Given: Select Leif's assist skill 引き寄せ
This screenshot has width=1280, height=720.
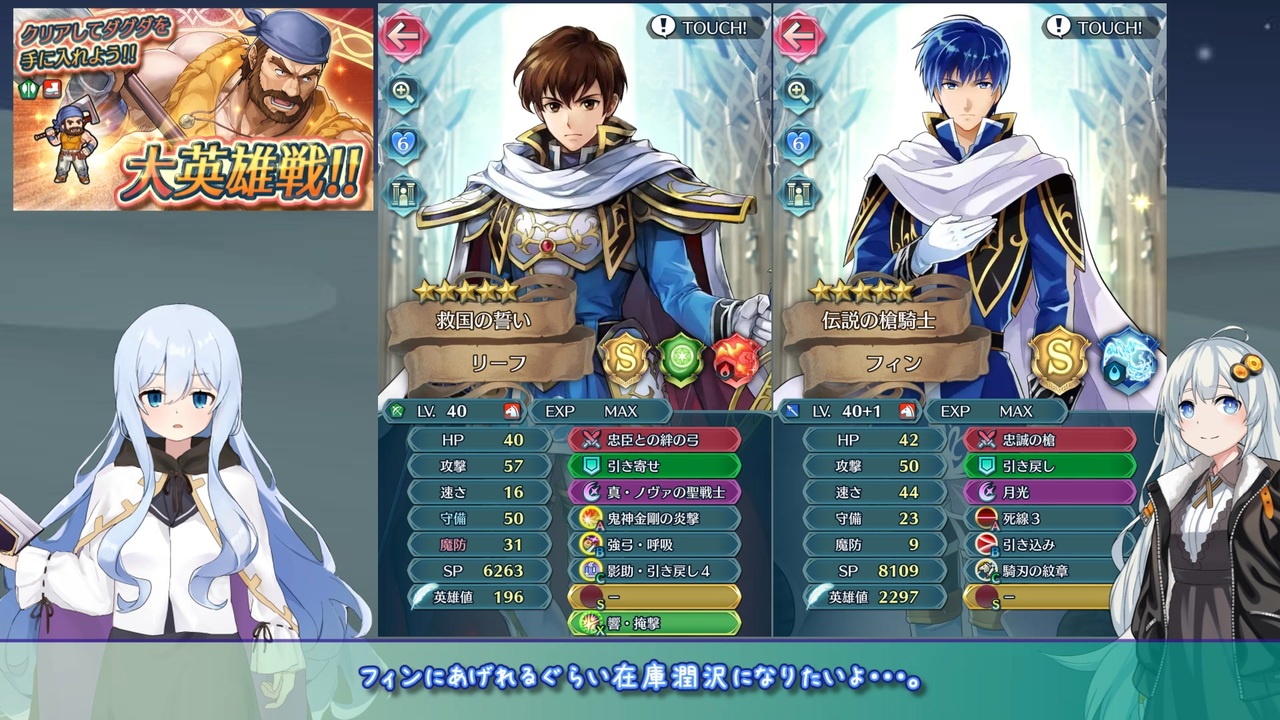Looking at the screenshot, I should [655, 465].
